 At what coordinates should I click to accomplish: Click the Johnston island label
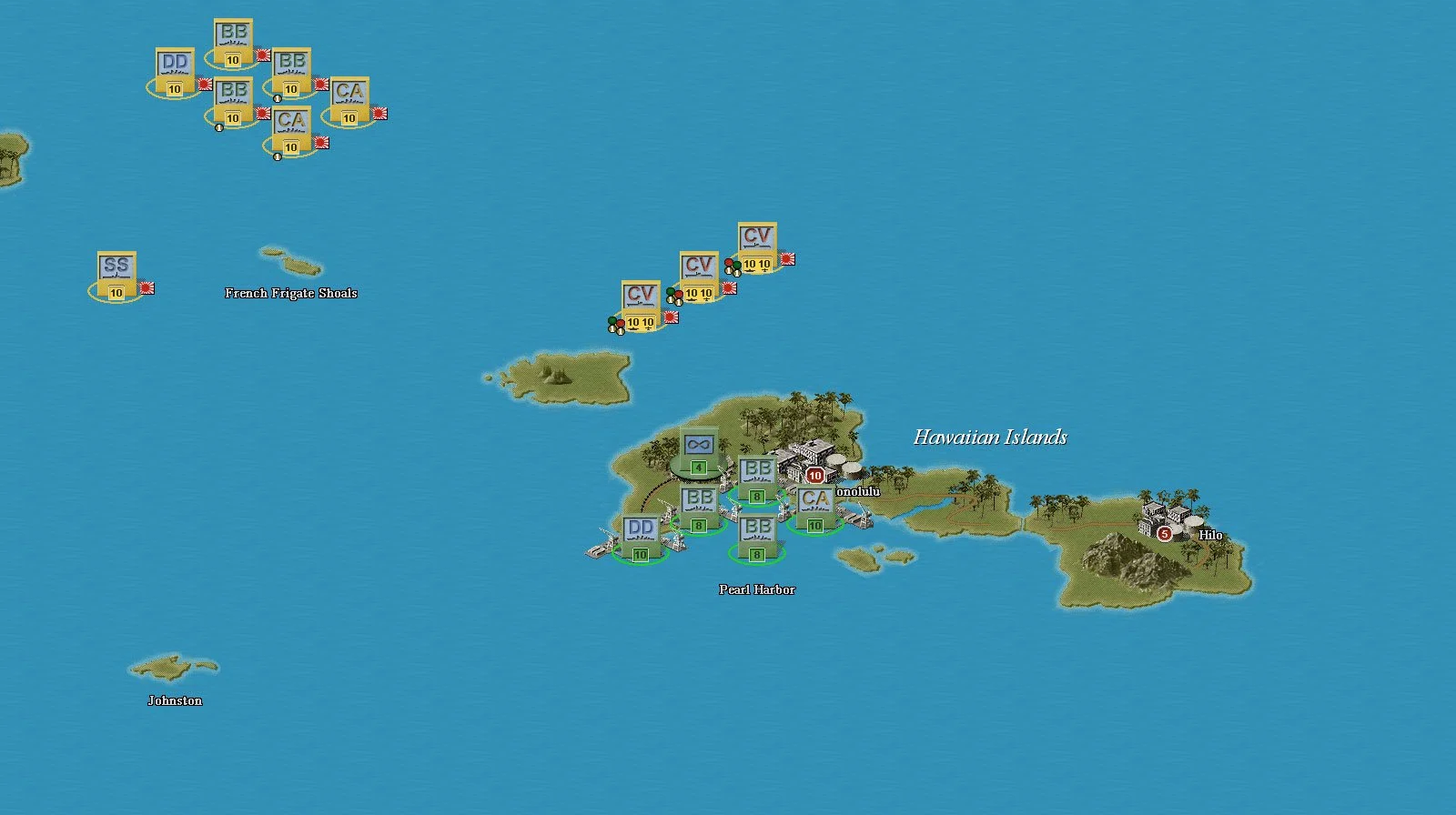pyautogui.click(x=176, y=700)
